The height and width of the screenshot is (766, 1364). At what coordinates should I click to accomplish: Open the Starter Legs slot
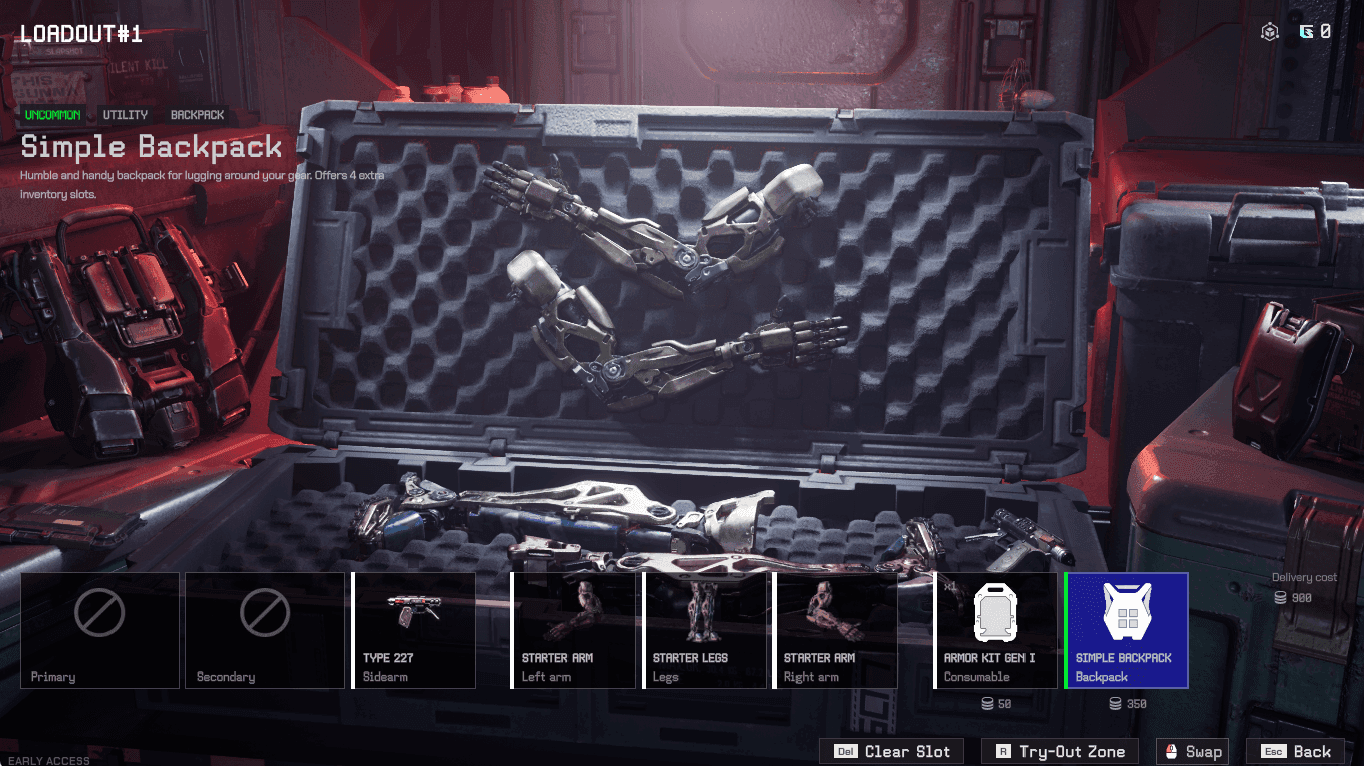704,630
